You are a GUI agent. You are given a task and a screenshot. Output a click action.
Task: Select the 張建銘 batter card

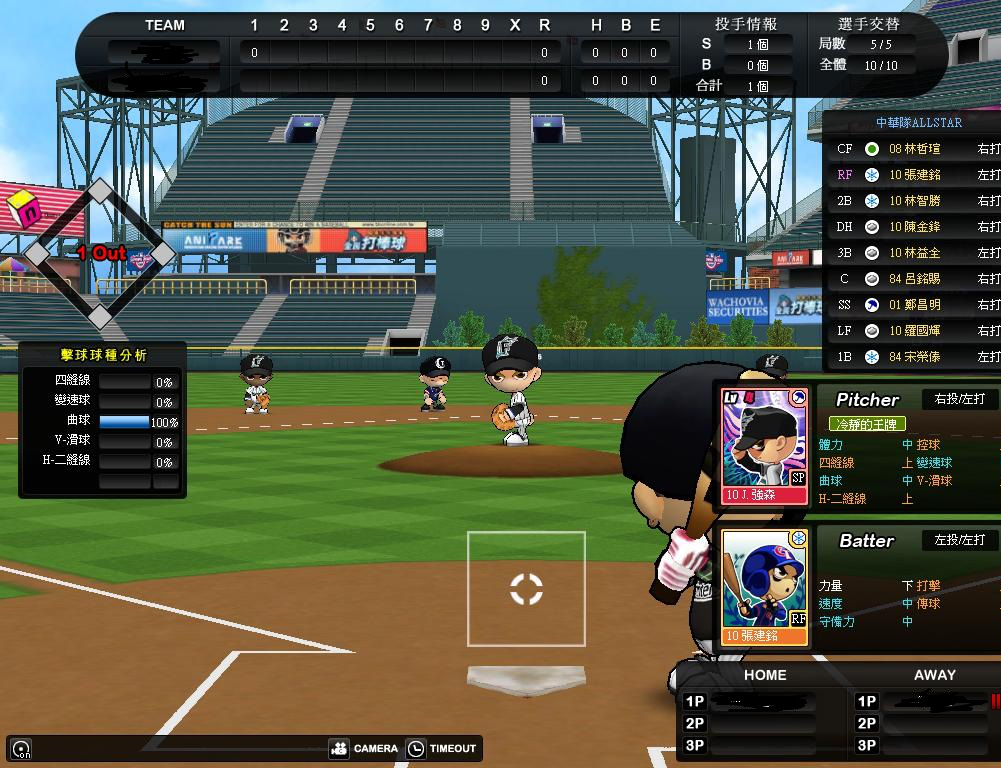pos(765,586)
